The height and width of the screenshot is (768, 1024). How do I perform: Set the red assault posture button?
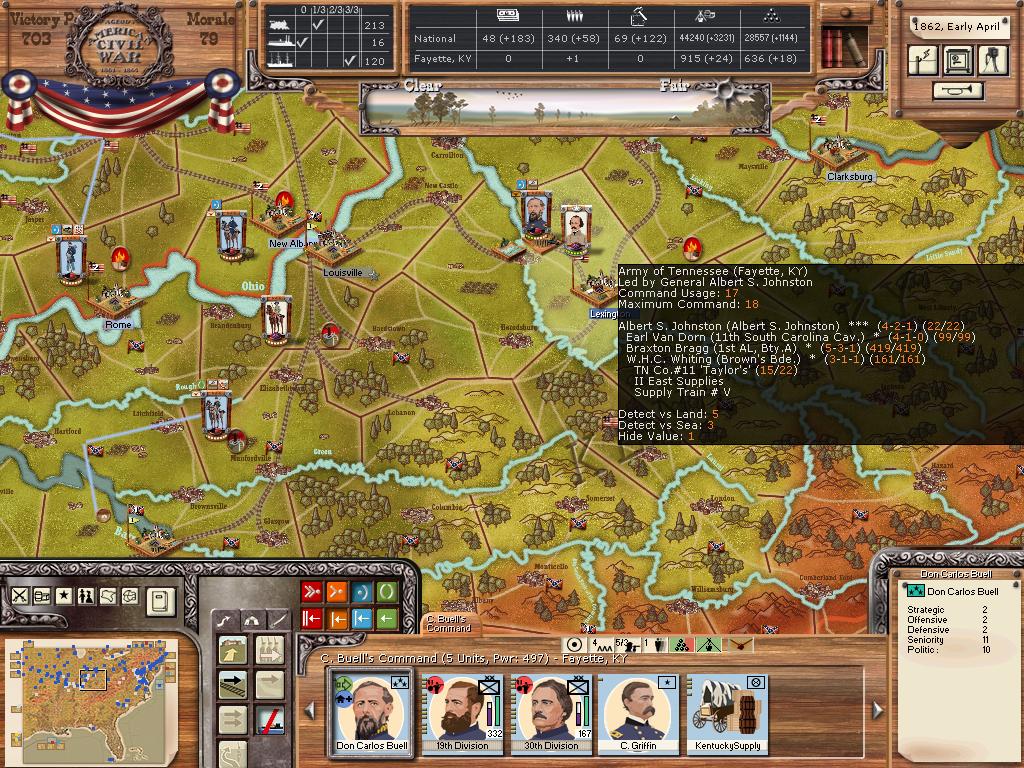click(x=311, y=592)
